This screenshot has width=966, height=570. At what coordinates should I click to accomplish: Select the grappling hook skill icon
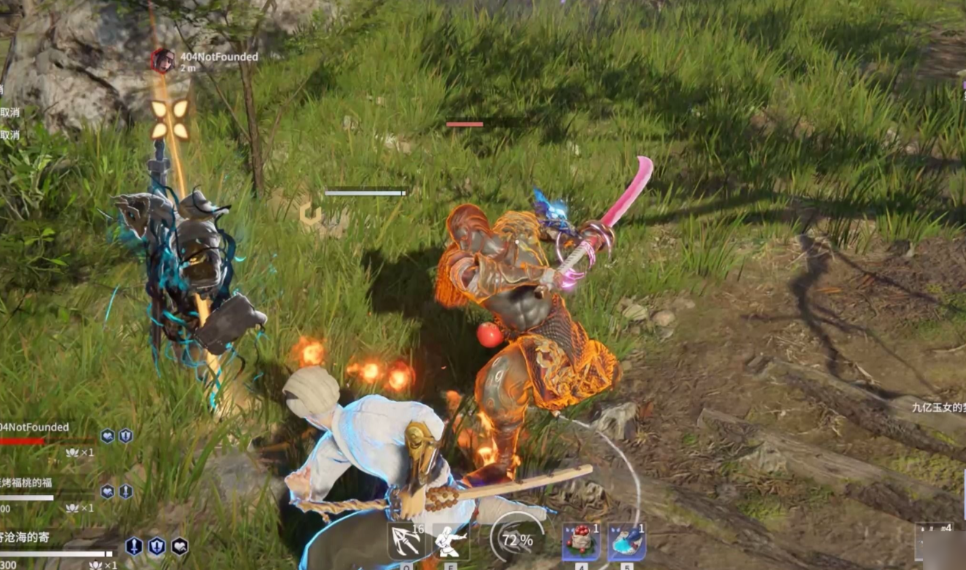(x=406, y=541)
